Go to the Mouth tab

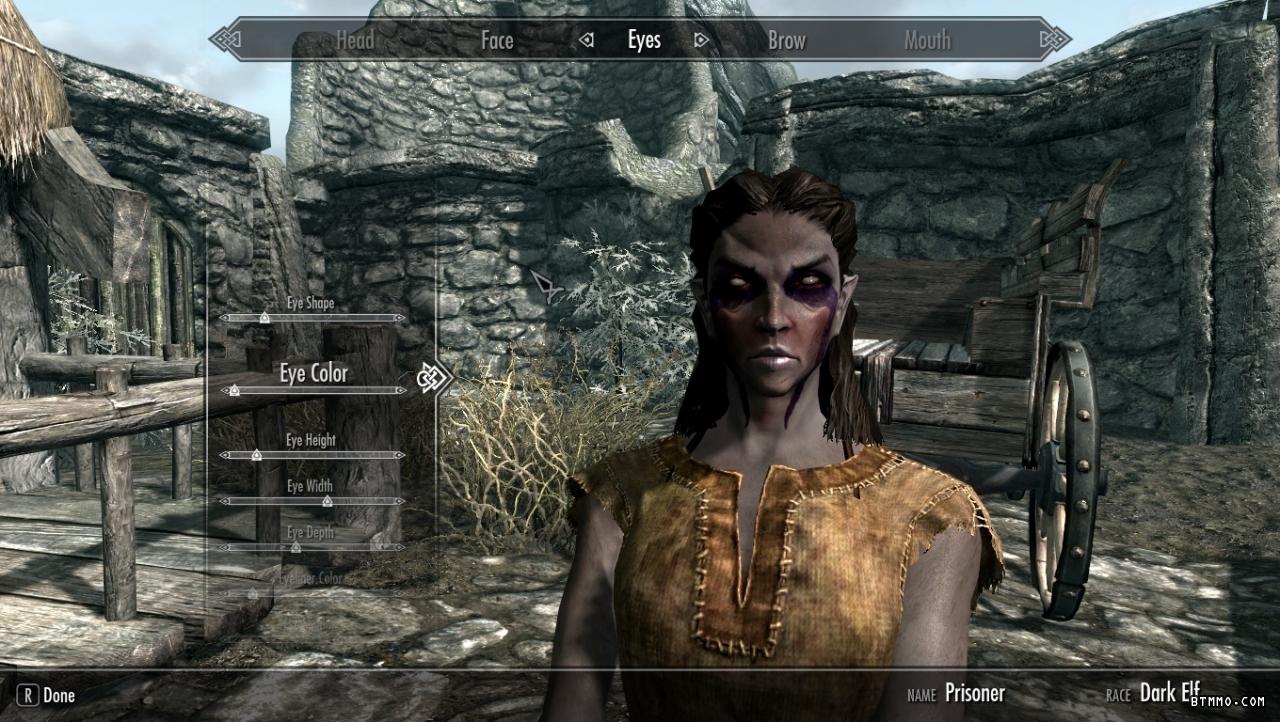927,41
